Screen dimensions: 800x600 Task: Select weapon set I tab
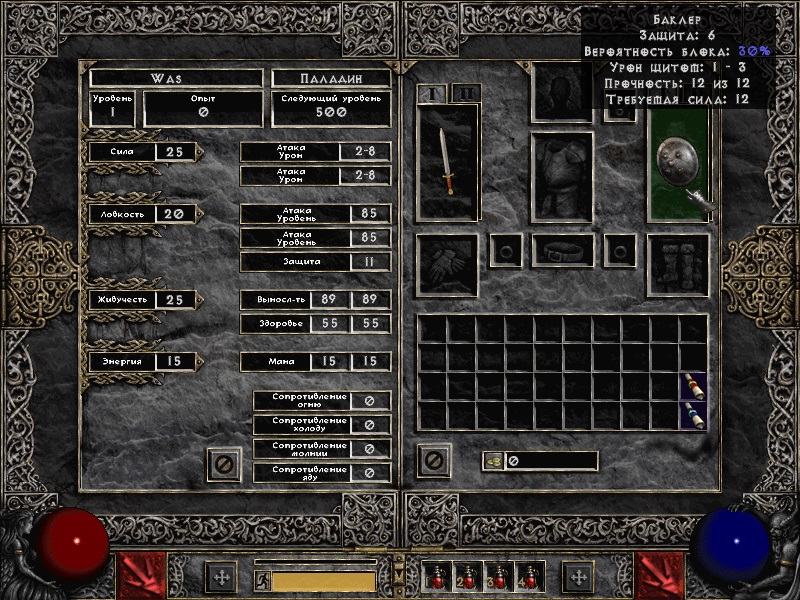point(434,93)
